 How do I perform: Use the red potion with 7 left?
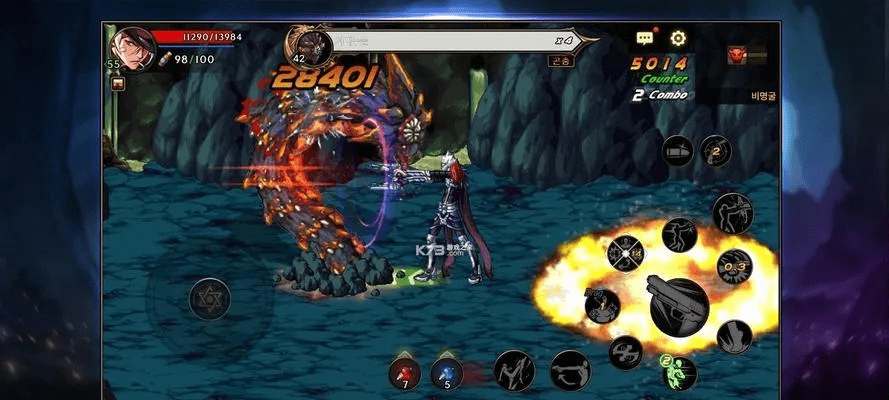click(405, 371)
